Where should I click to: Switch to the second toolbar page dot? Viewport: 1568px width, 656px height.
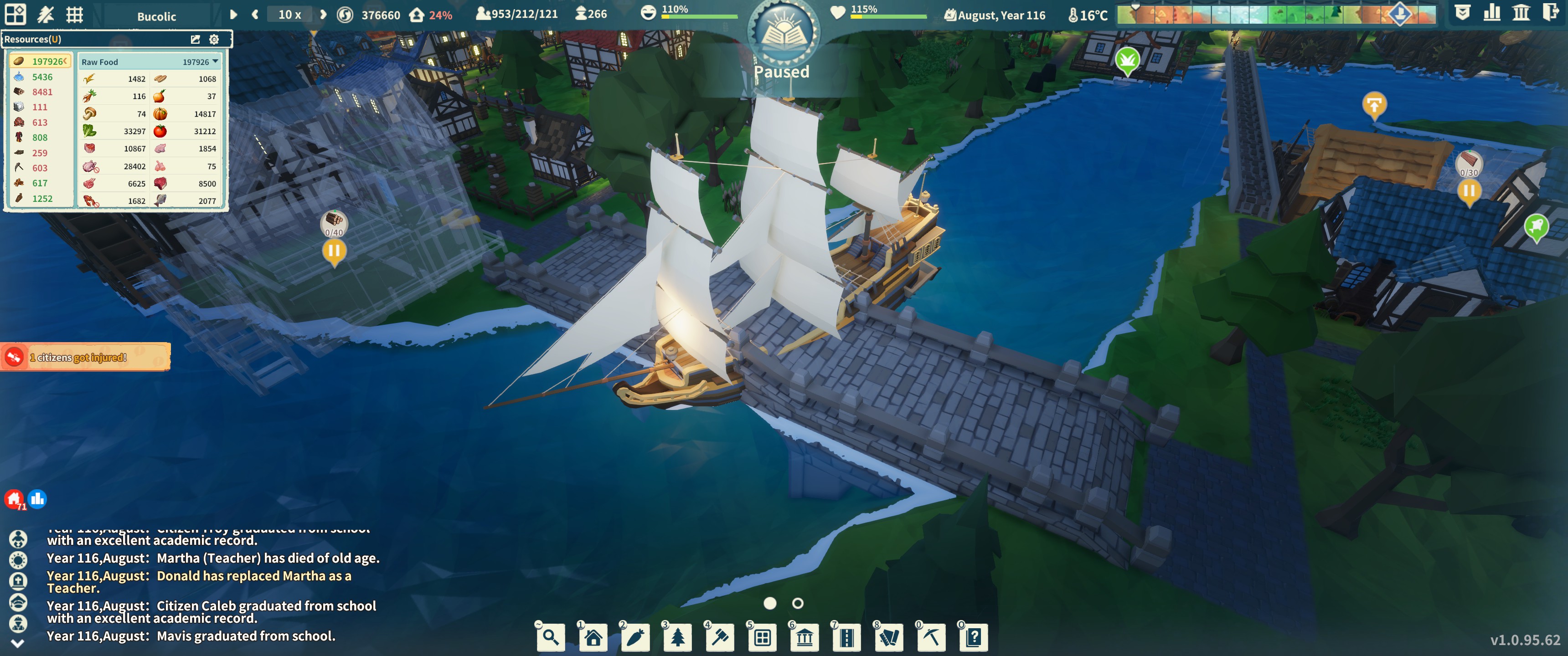tap(797, 603)
